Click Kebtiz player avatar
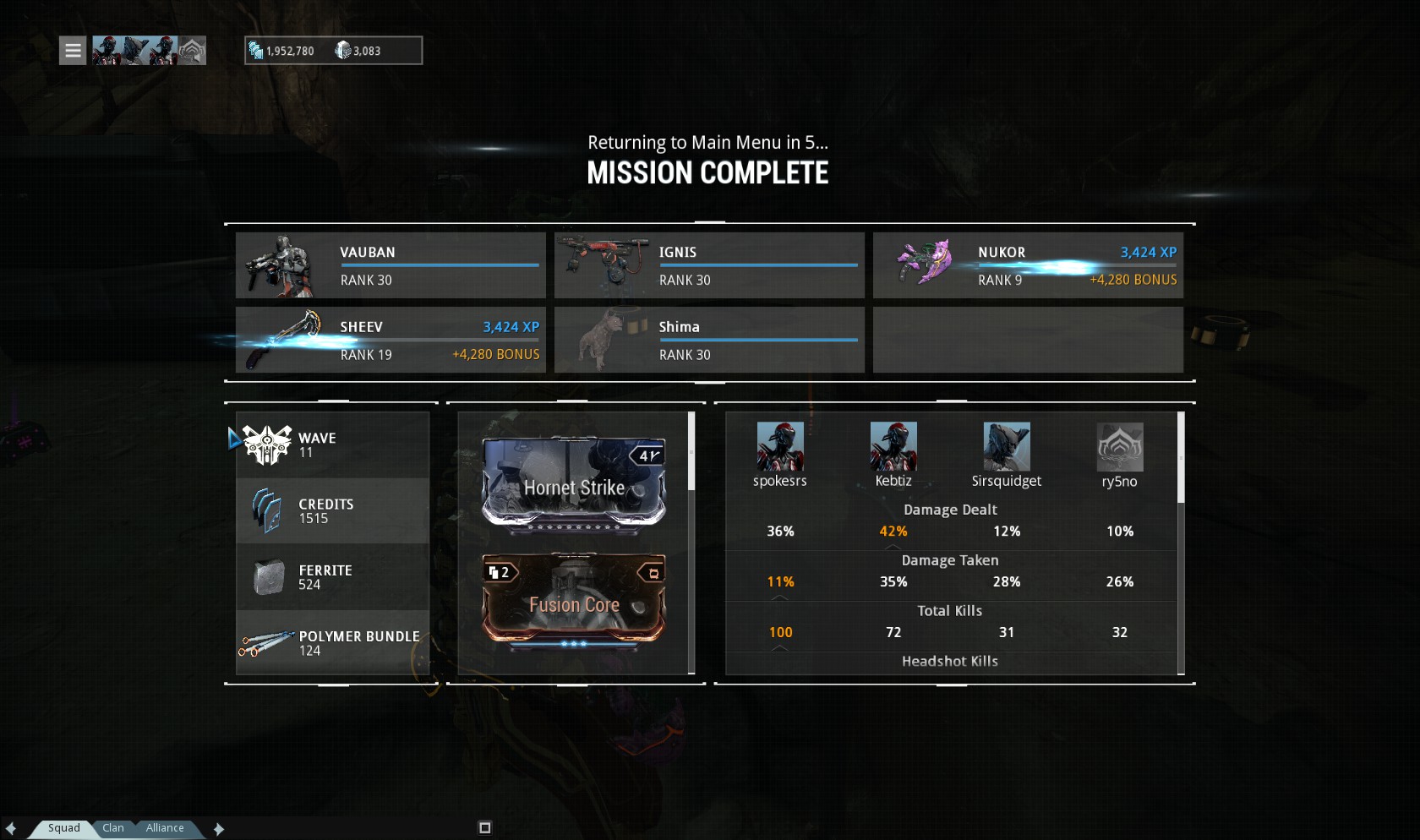 [x=893, y=447]
